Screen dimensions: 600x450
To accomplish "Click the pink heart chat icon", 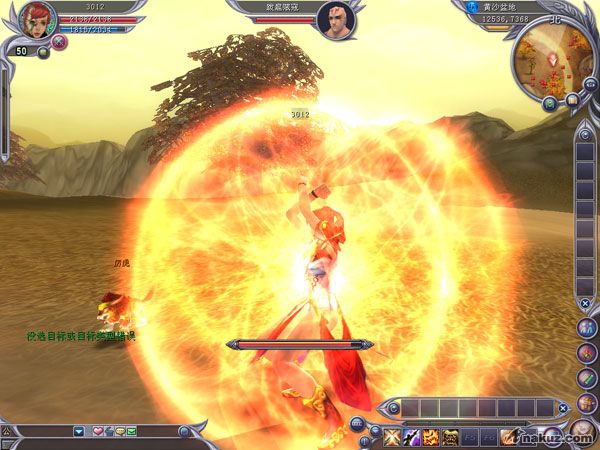I will [98, 431].
